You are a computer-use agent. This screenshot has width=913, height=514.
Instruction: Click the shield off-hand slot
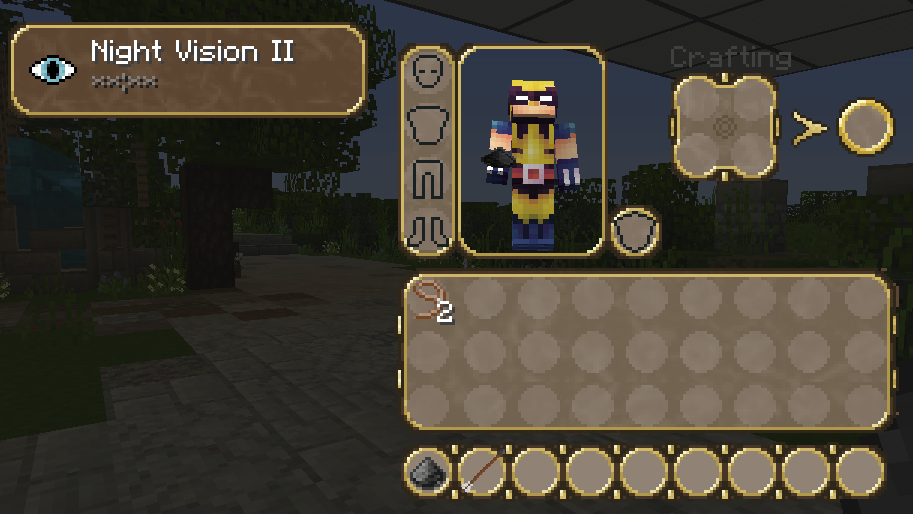click(632, 232)
